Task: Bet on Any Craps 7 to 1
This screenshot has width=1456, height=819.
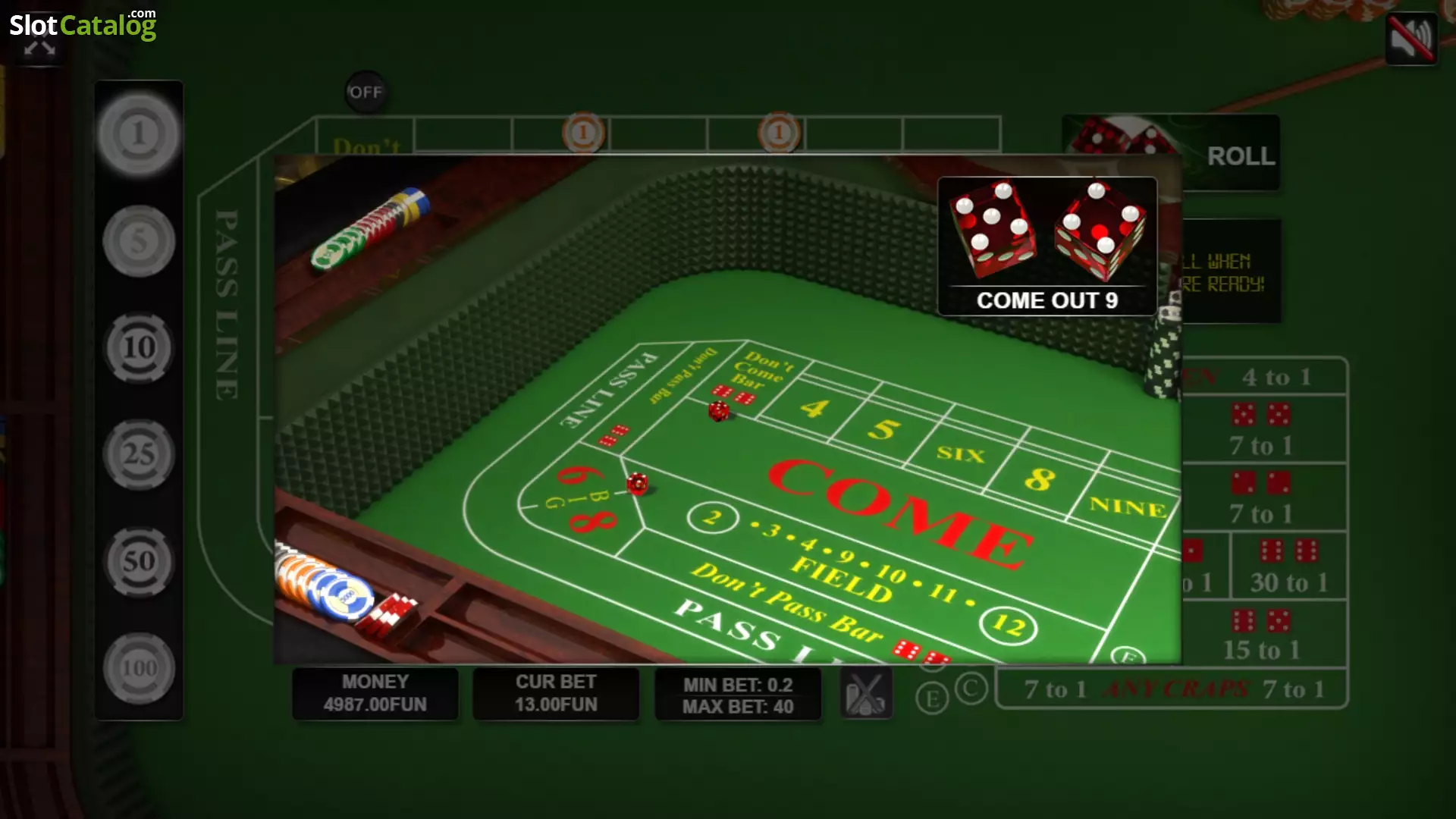Action: pyautogui.click(x=1172, y=689)
